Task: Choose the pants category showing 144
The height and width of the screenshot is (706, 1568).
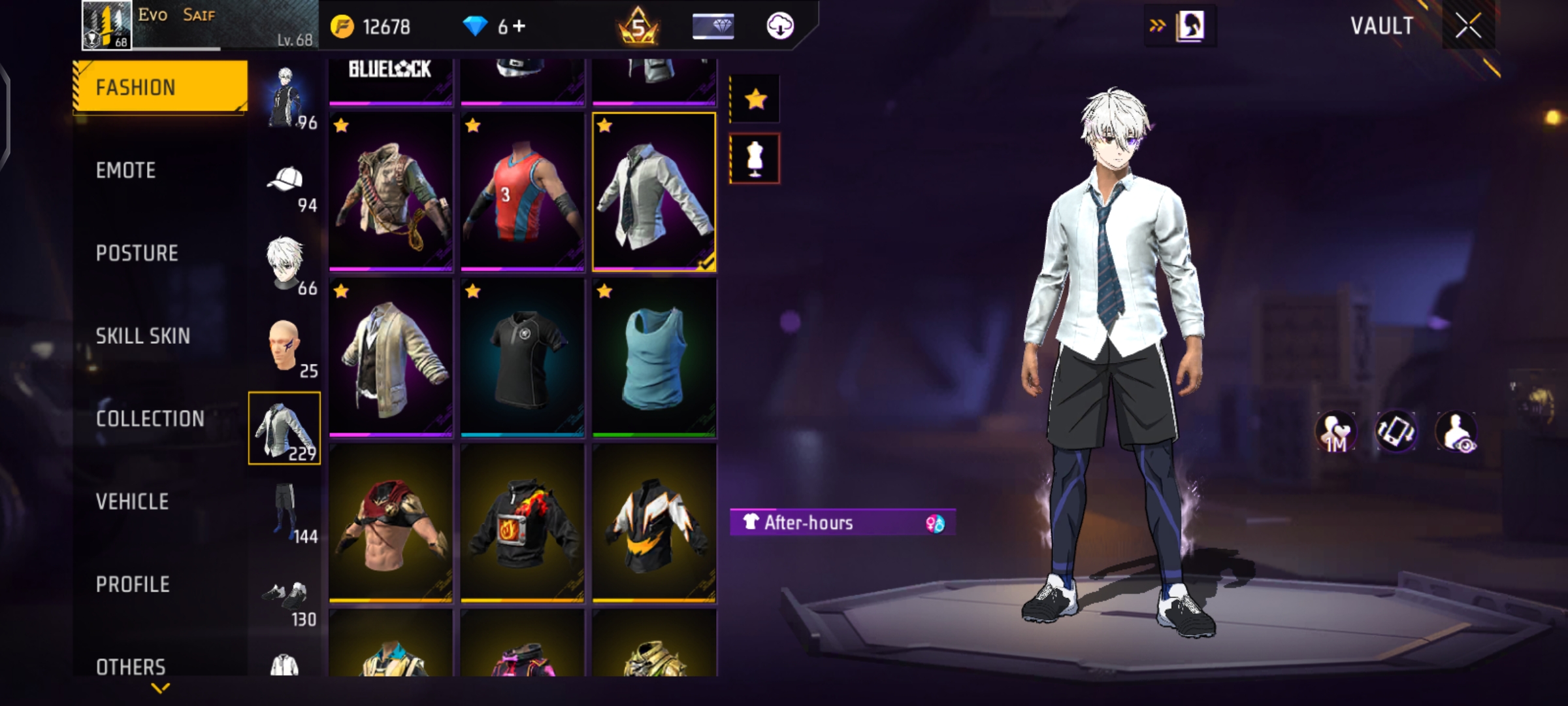Action: click(x=286, y=512)
